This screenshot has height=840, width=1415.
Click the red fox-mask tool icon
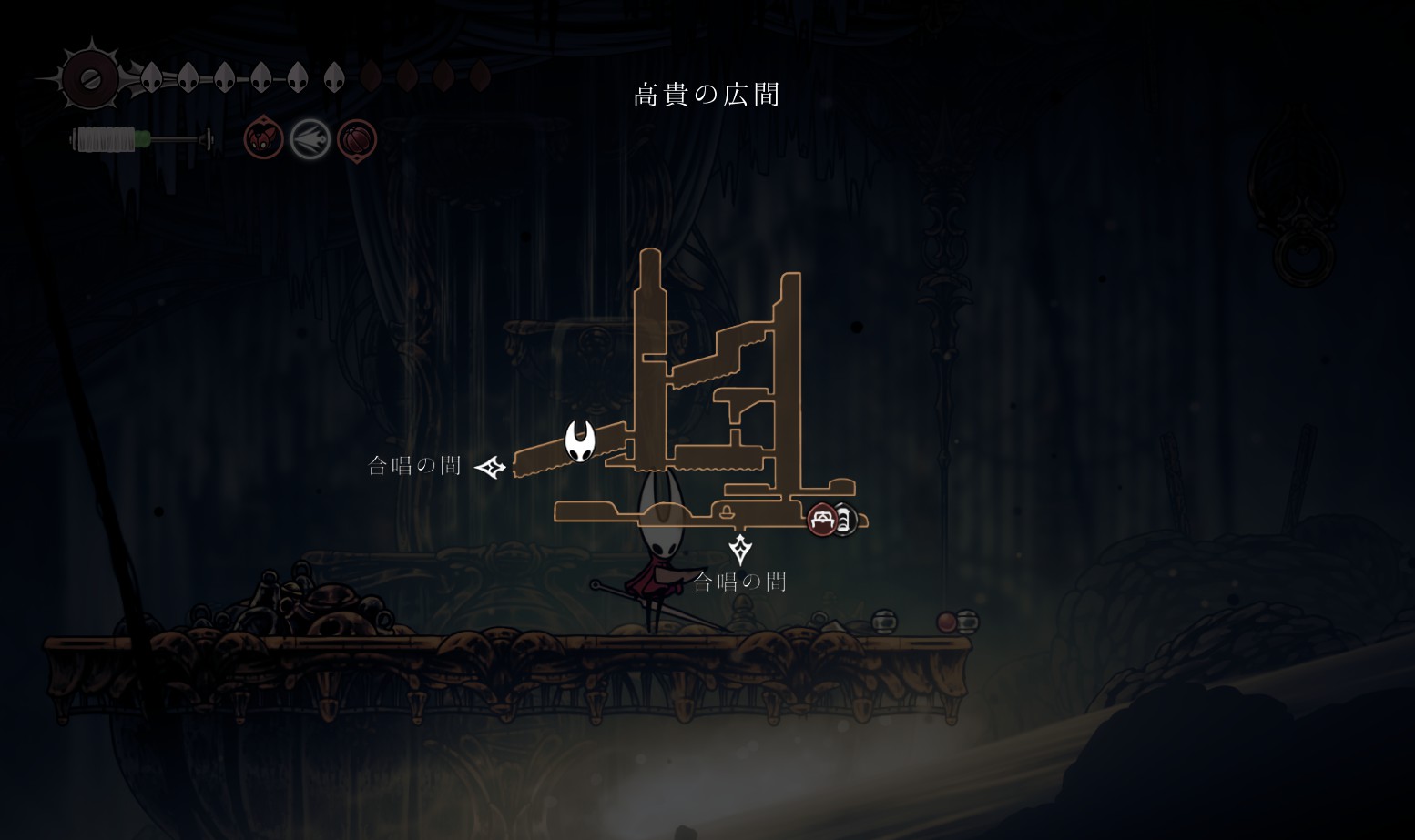[263, 140]
